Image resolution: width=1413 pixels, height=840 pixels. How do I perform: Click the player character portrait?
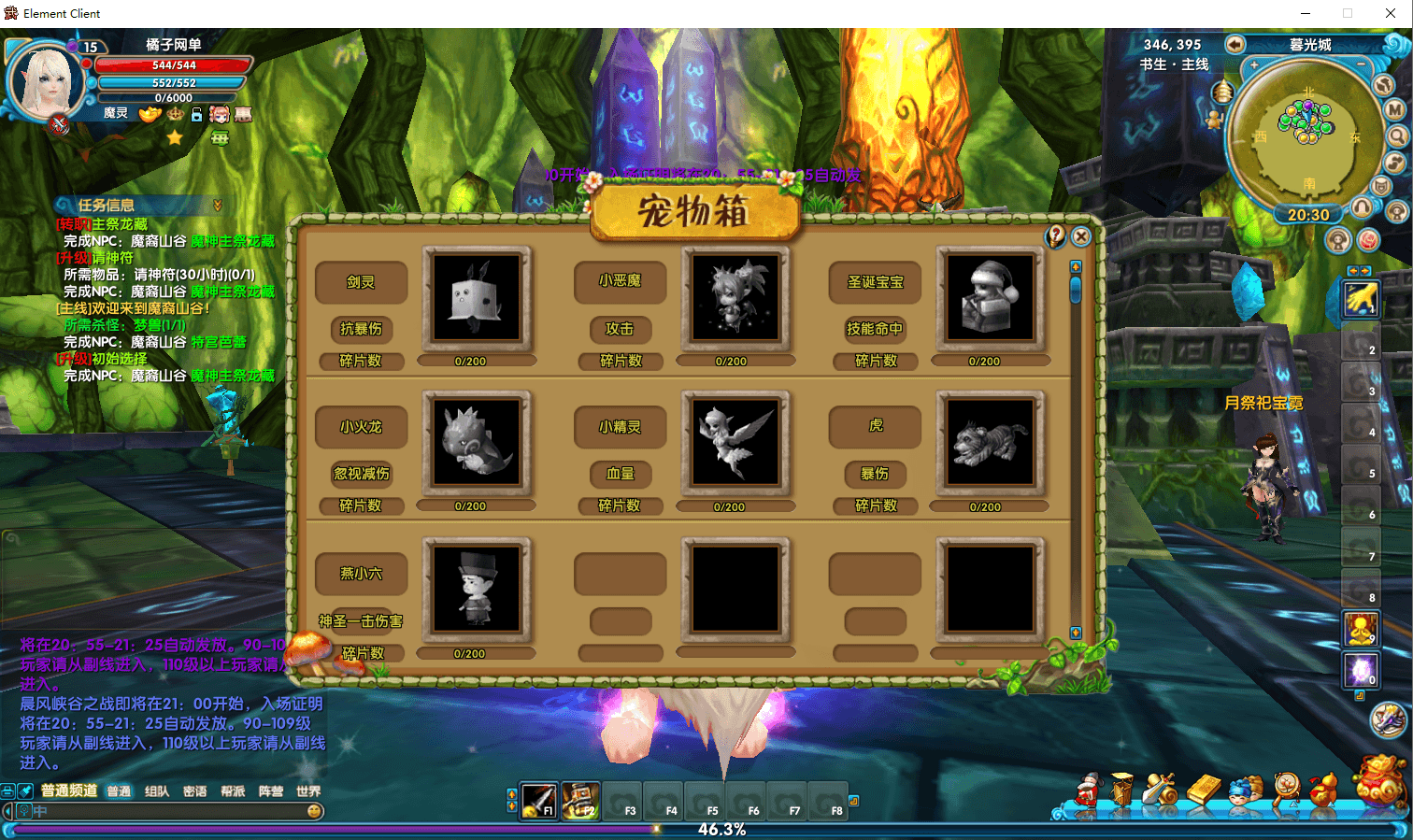point(45,81)
